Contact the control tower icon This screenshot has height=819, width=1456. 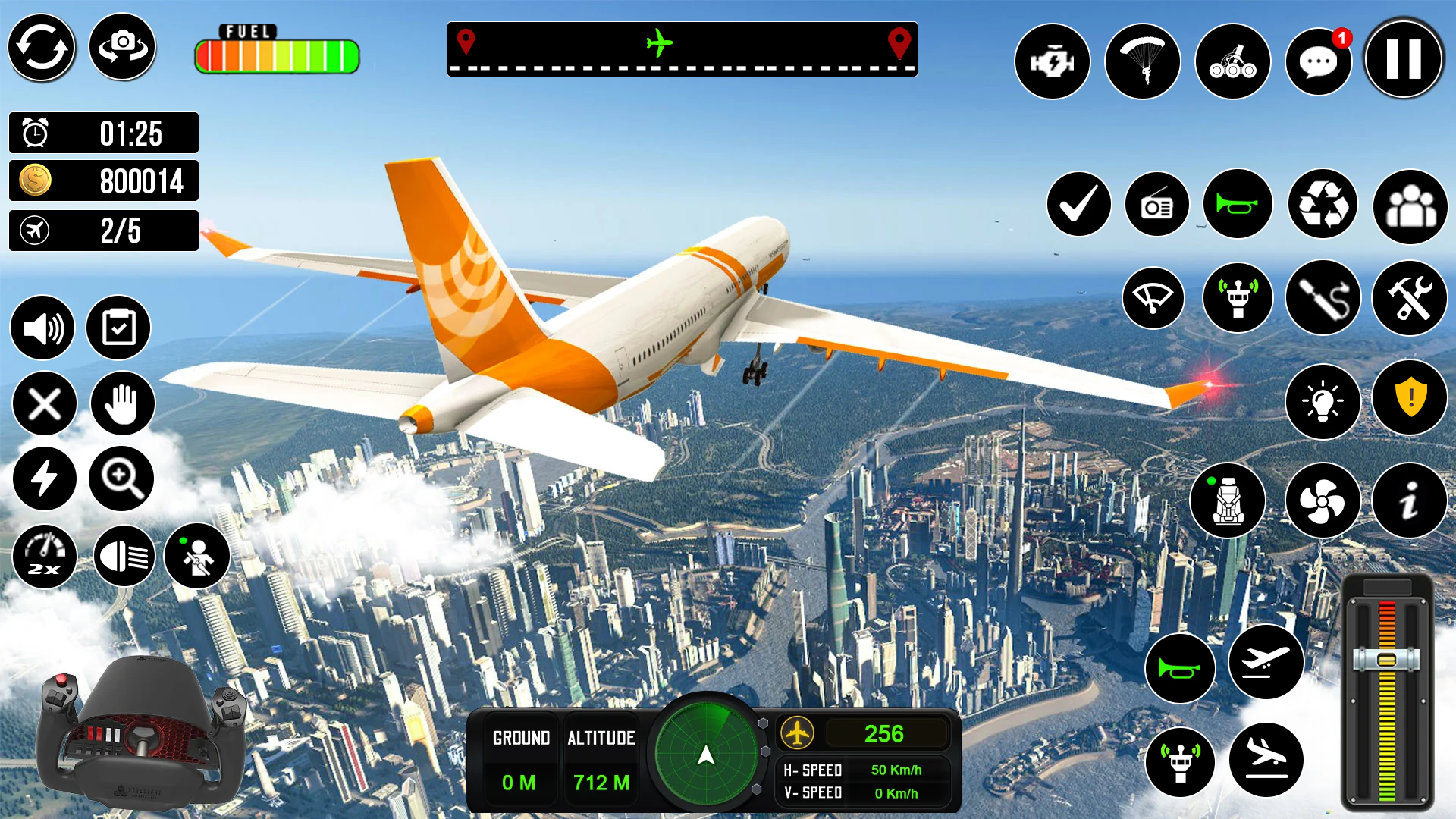1238,299
